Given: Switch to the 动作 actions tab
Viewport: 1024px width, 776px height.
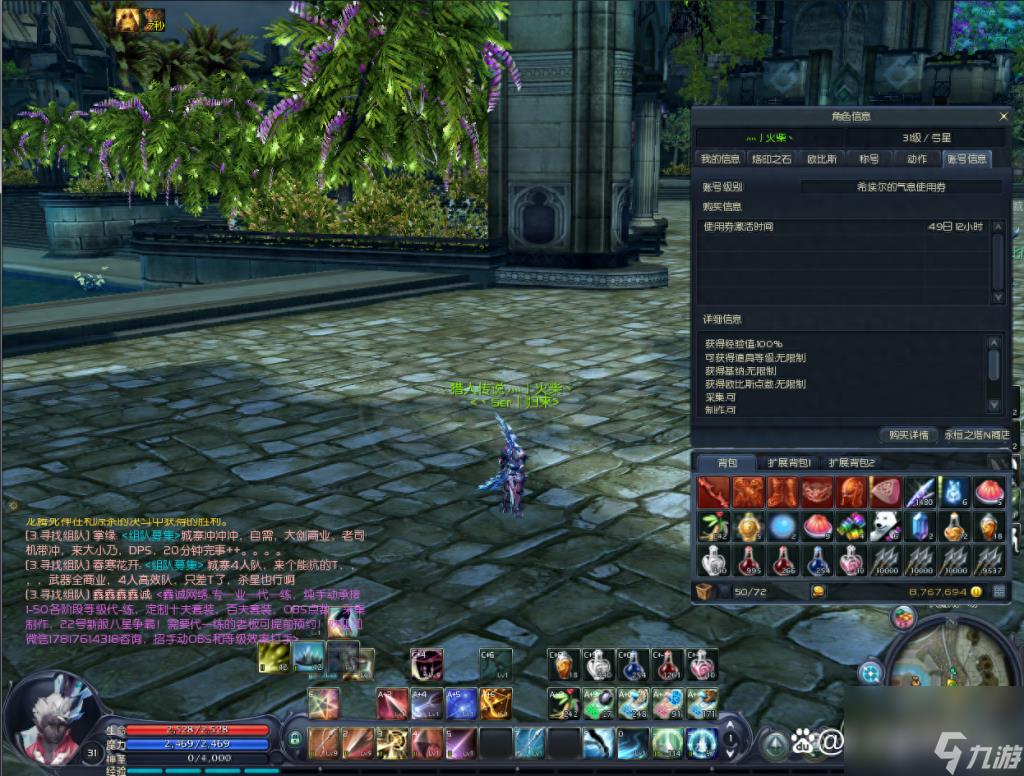Looking at the screenshot, I should point(917,158).
